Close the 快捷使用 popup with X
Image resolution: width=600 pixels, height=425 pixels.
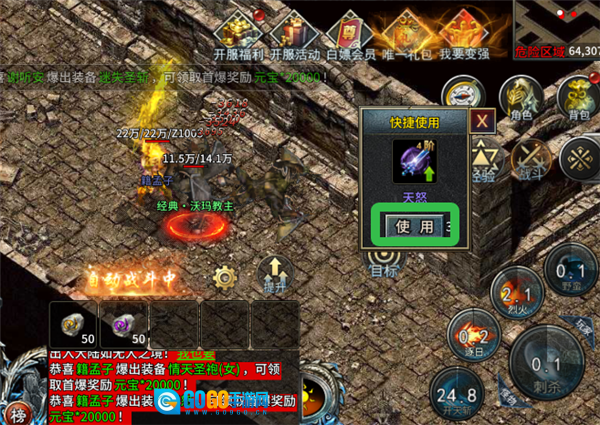[x=484, y=121]
